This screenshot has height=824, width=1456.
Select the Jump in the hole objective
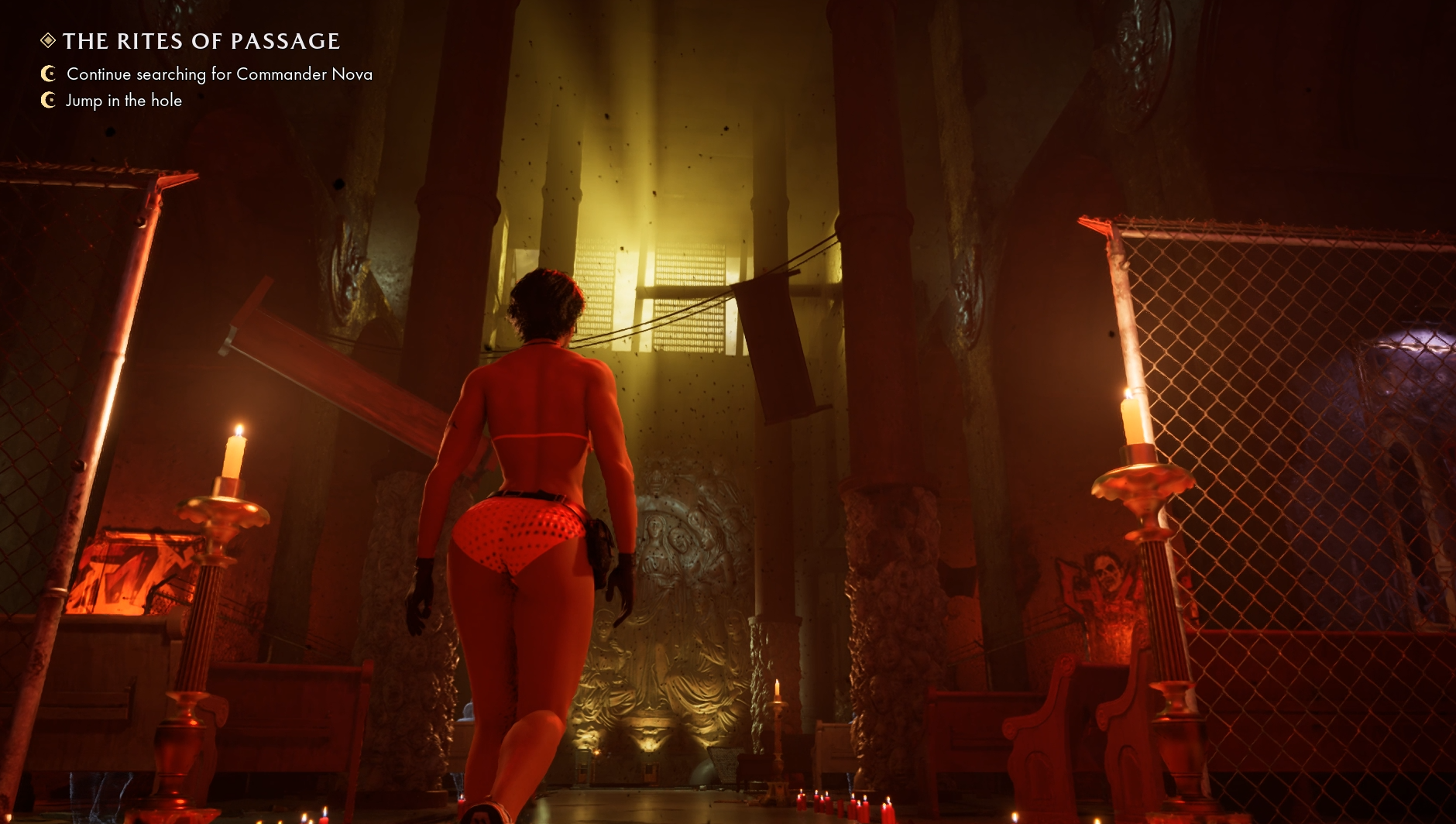(x=124, y=101)
